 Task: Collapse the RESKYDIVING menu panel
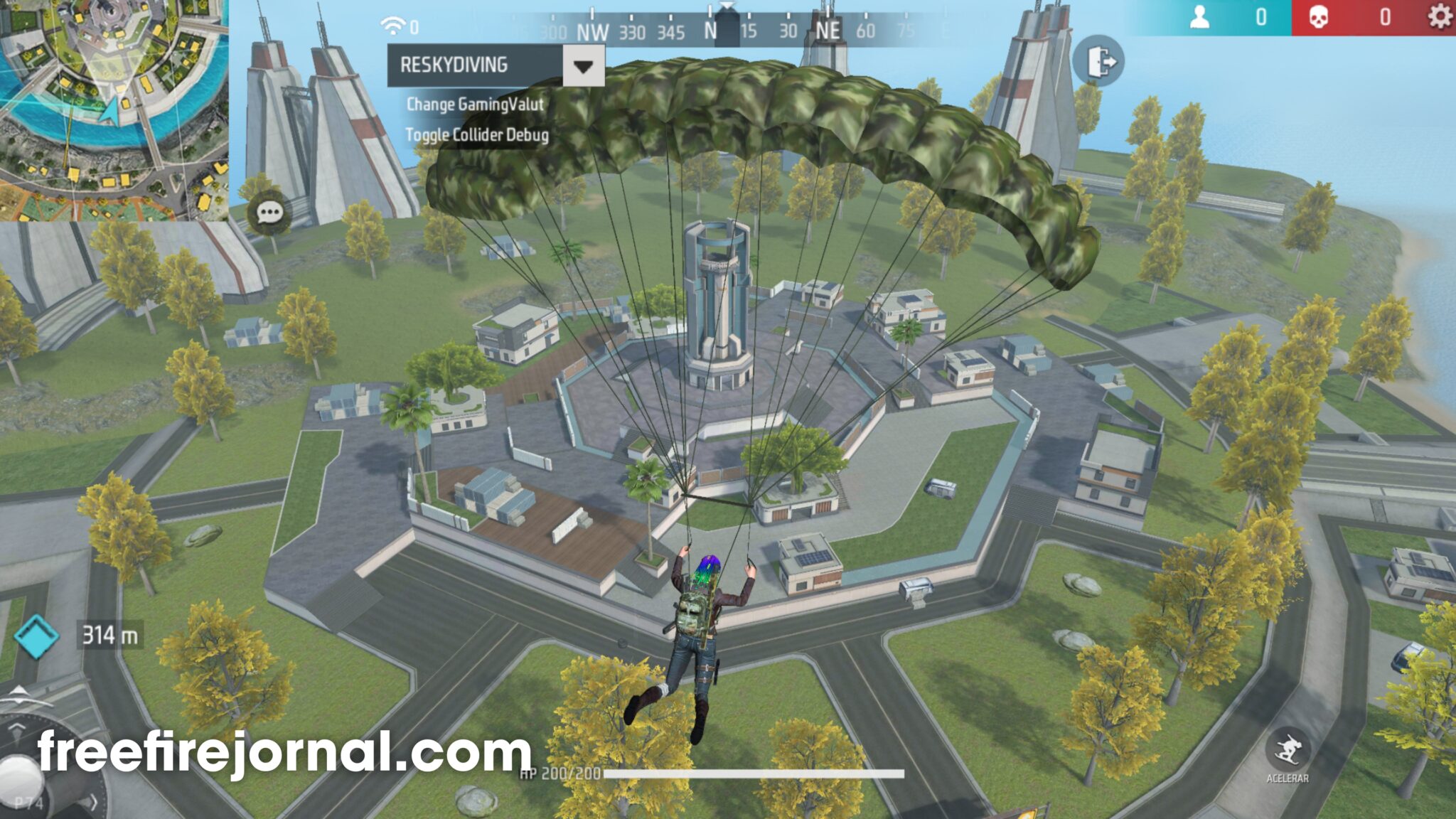(x=583, y=65)
